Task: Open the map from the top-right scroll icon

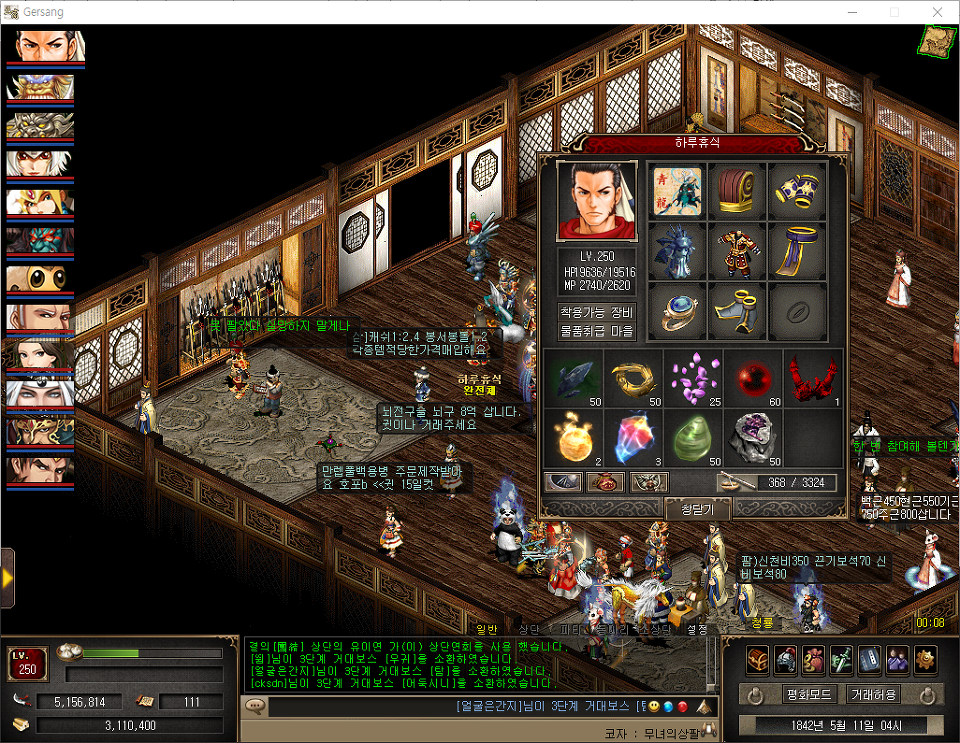Action: (937, 41)
